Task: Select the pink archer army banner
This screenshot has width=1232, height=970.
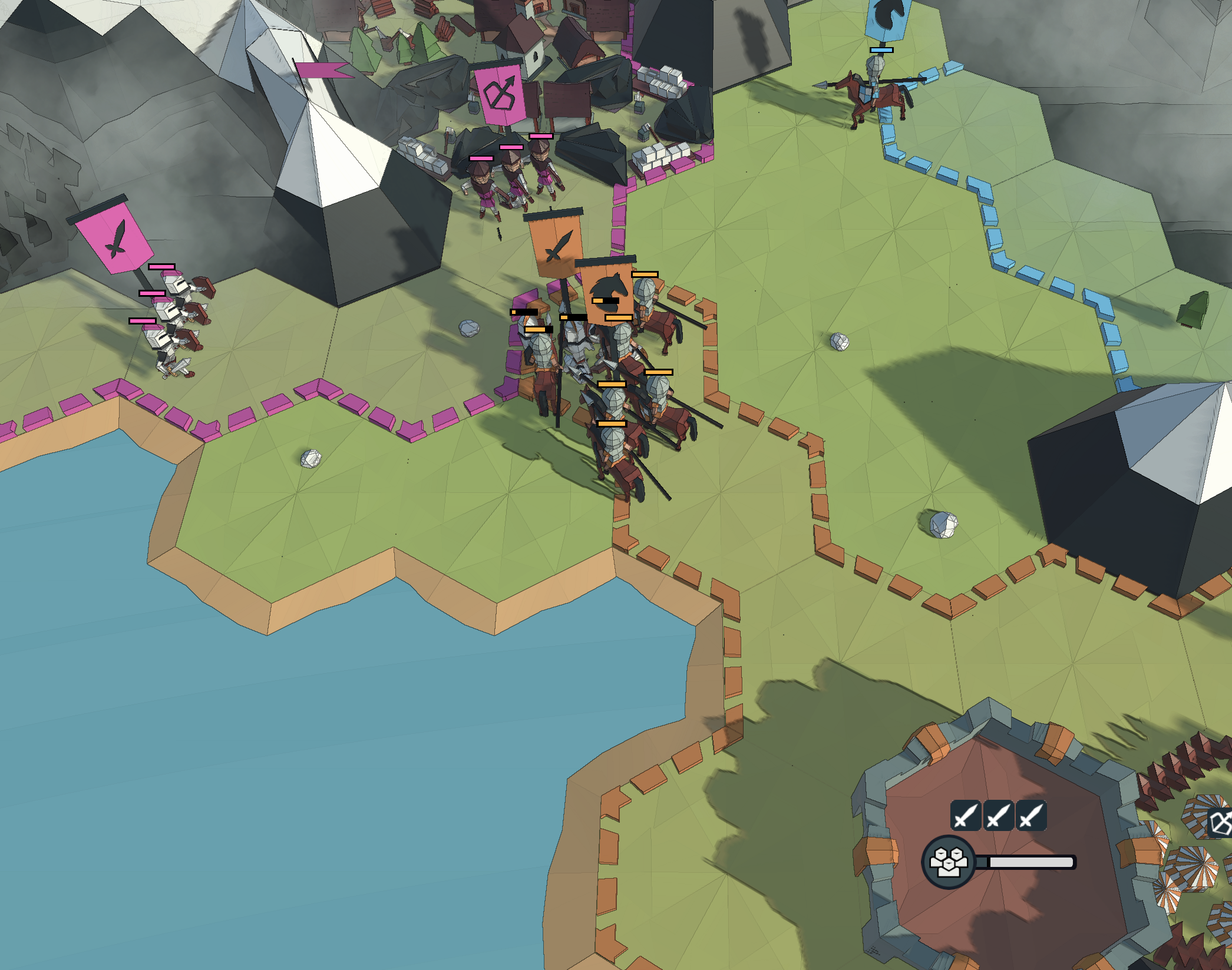Action: pyautogui.click(x=500, y=94)
